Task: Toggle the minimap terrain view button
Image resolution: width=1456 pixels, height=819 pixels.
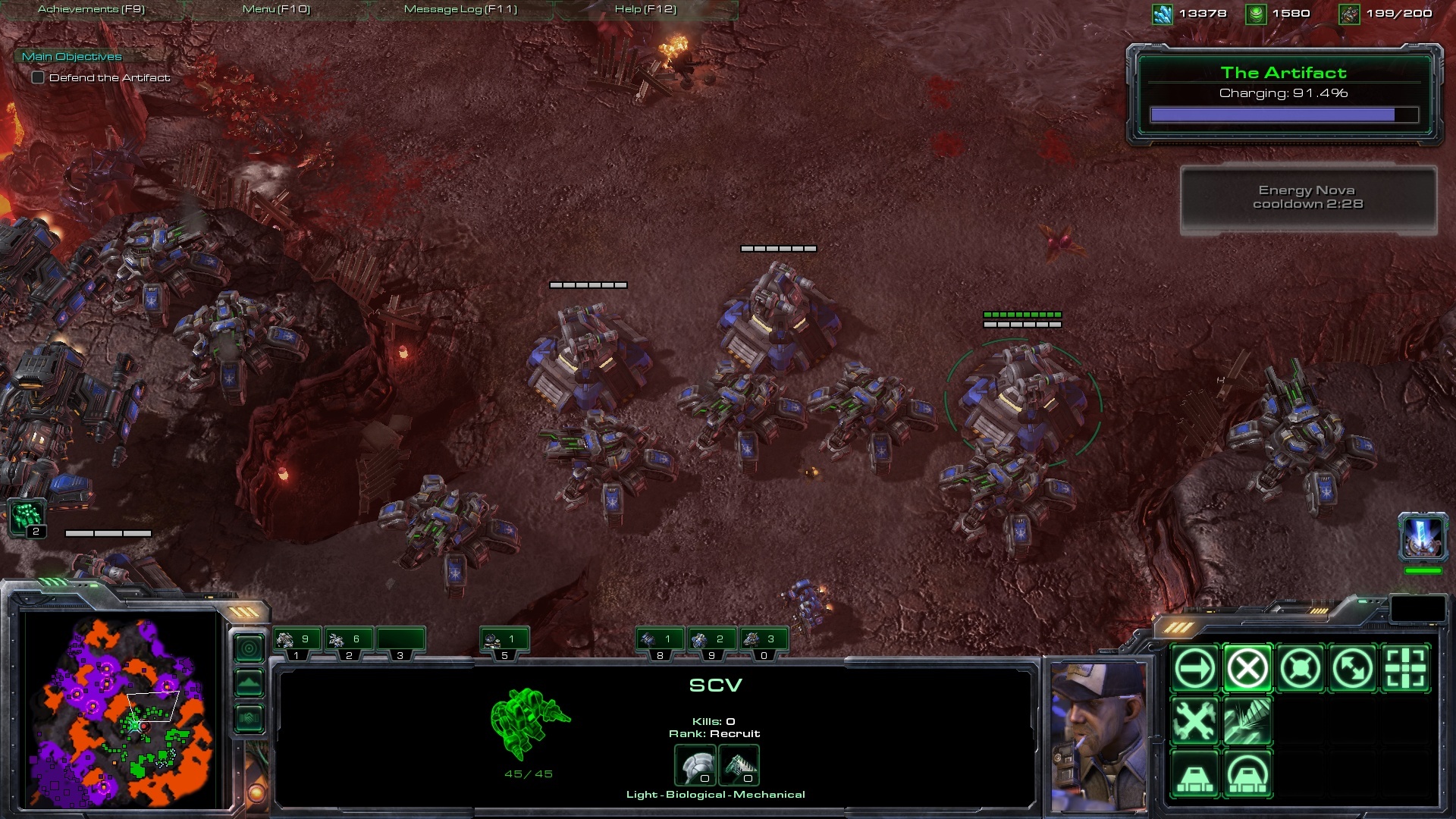Action: point(249,683)
